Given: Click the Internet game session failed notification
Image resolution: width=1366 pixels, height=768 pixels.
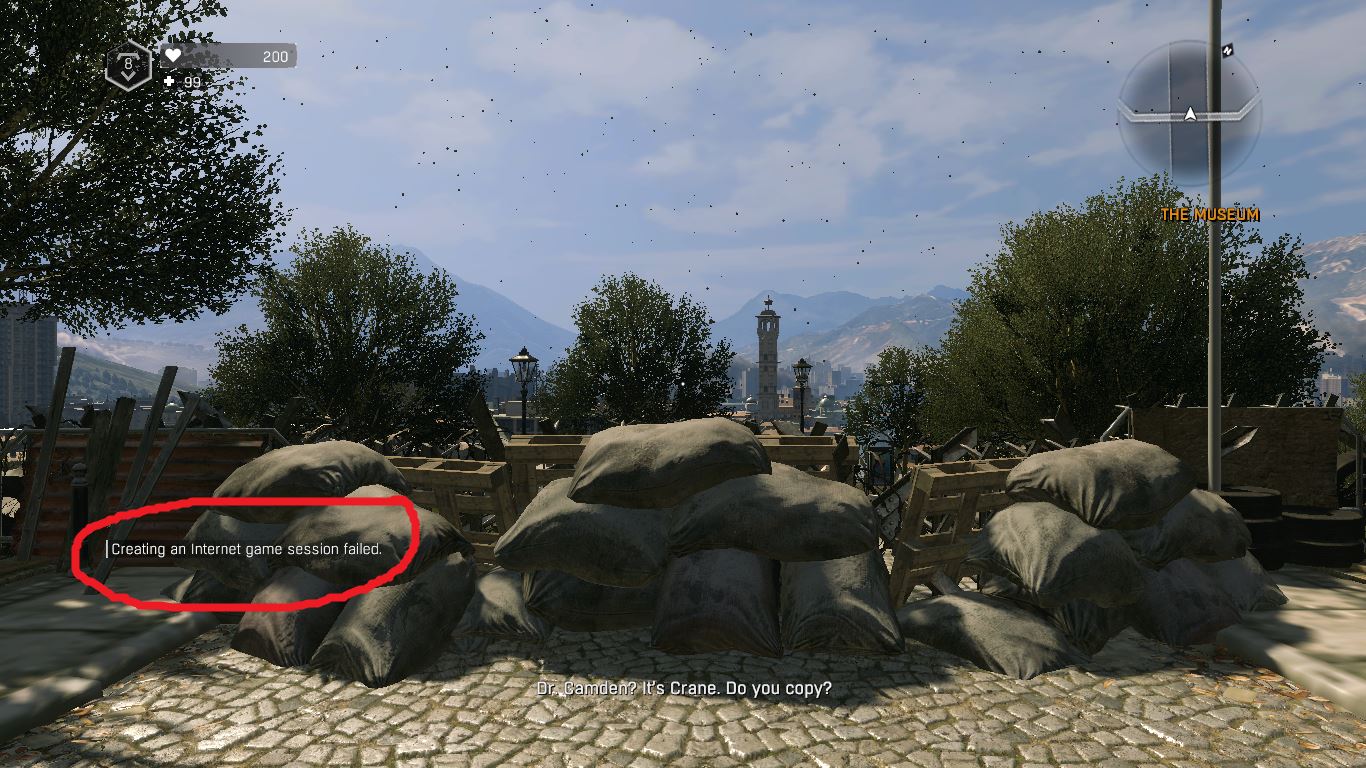Looking at the screenshot, I should [x=248, y=549].
